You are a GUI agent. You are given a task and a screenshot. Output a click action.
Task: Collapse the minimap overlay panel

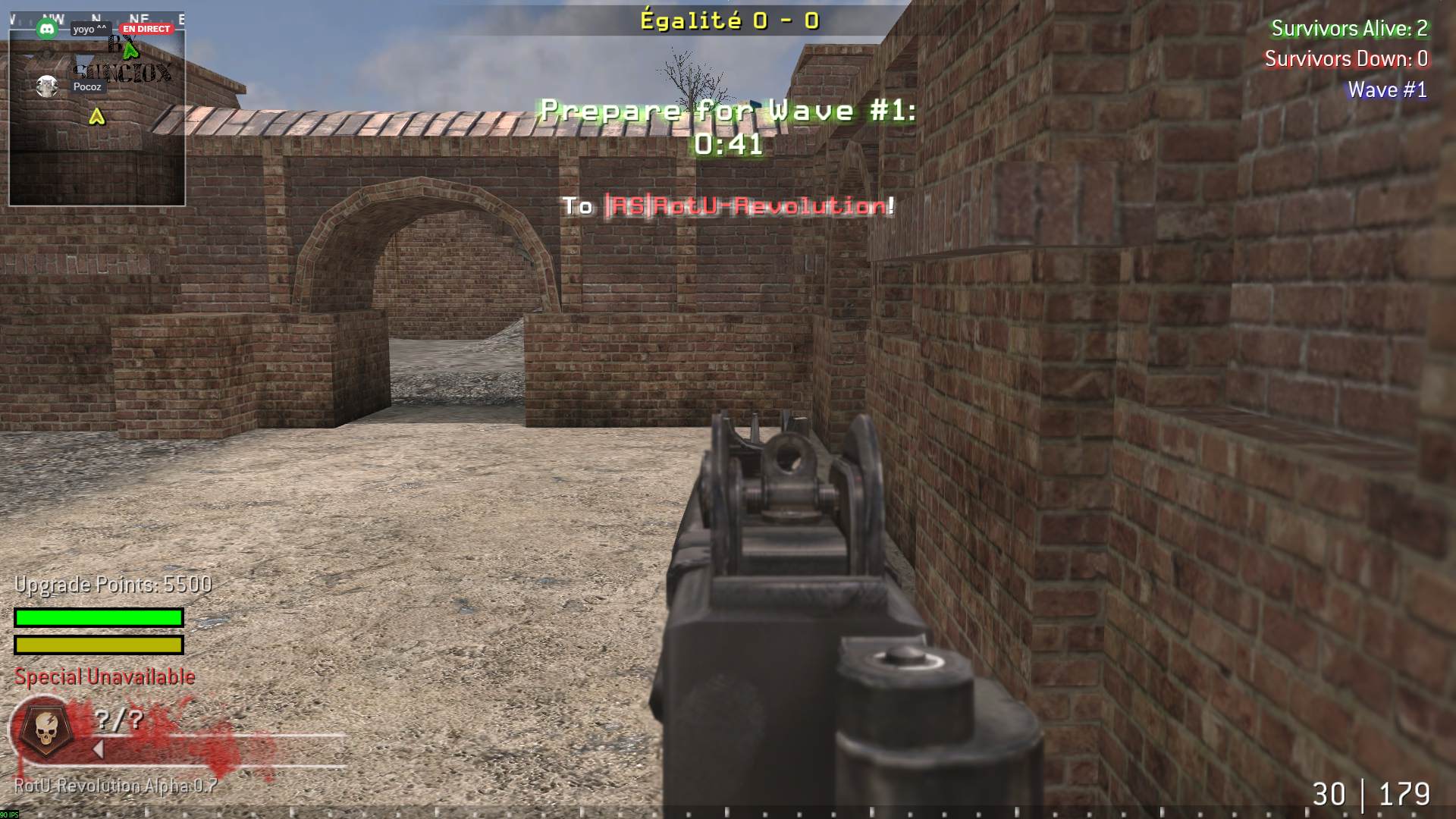tap(97, 106)
